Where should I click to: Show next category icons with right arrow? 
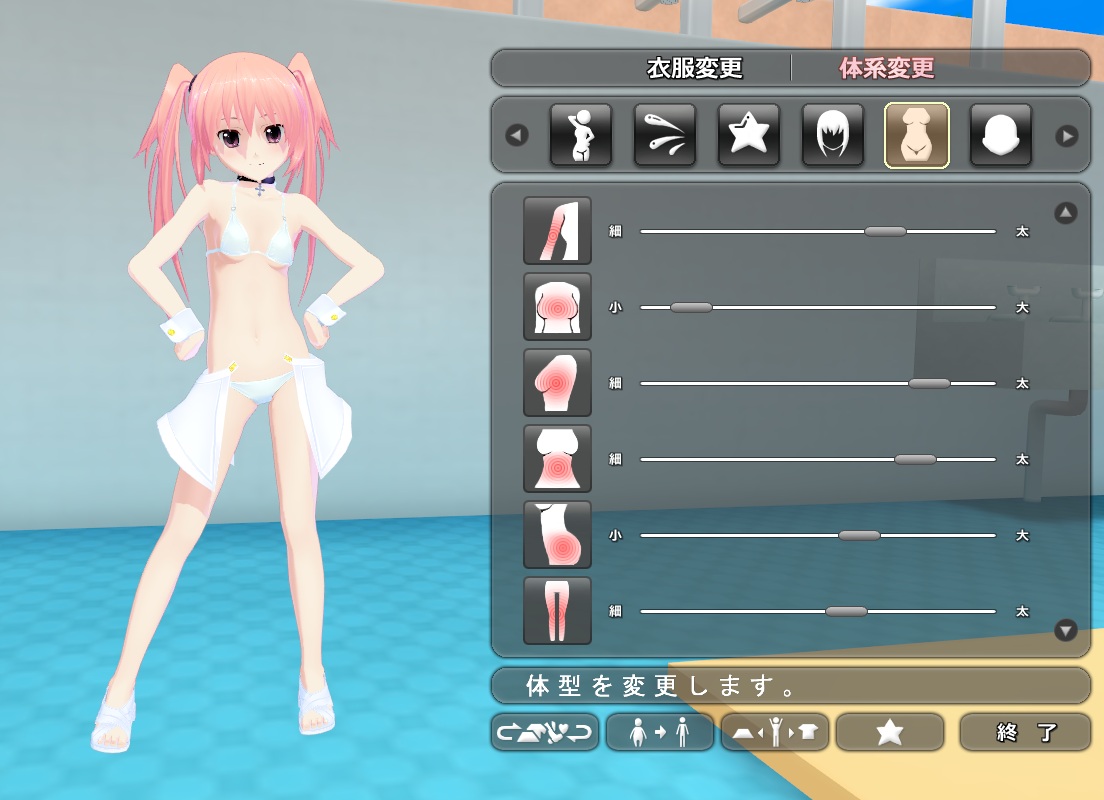[x=1067, y=135]
